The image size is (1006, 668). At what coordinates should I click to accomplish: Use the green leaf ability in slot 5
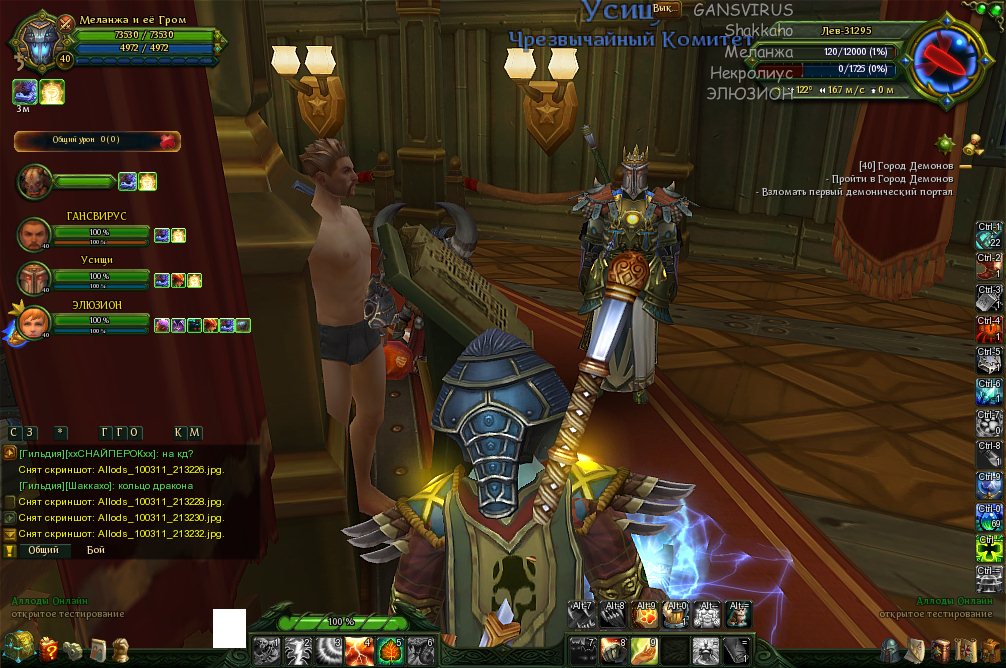coord(391,651)
